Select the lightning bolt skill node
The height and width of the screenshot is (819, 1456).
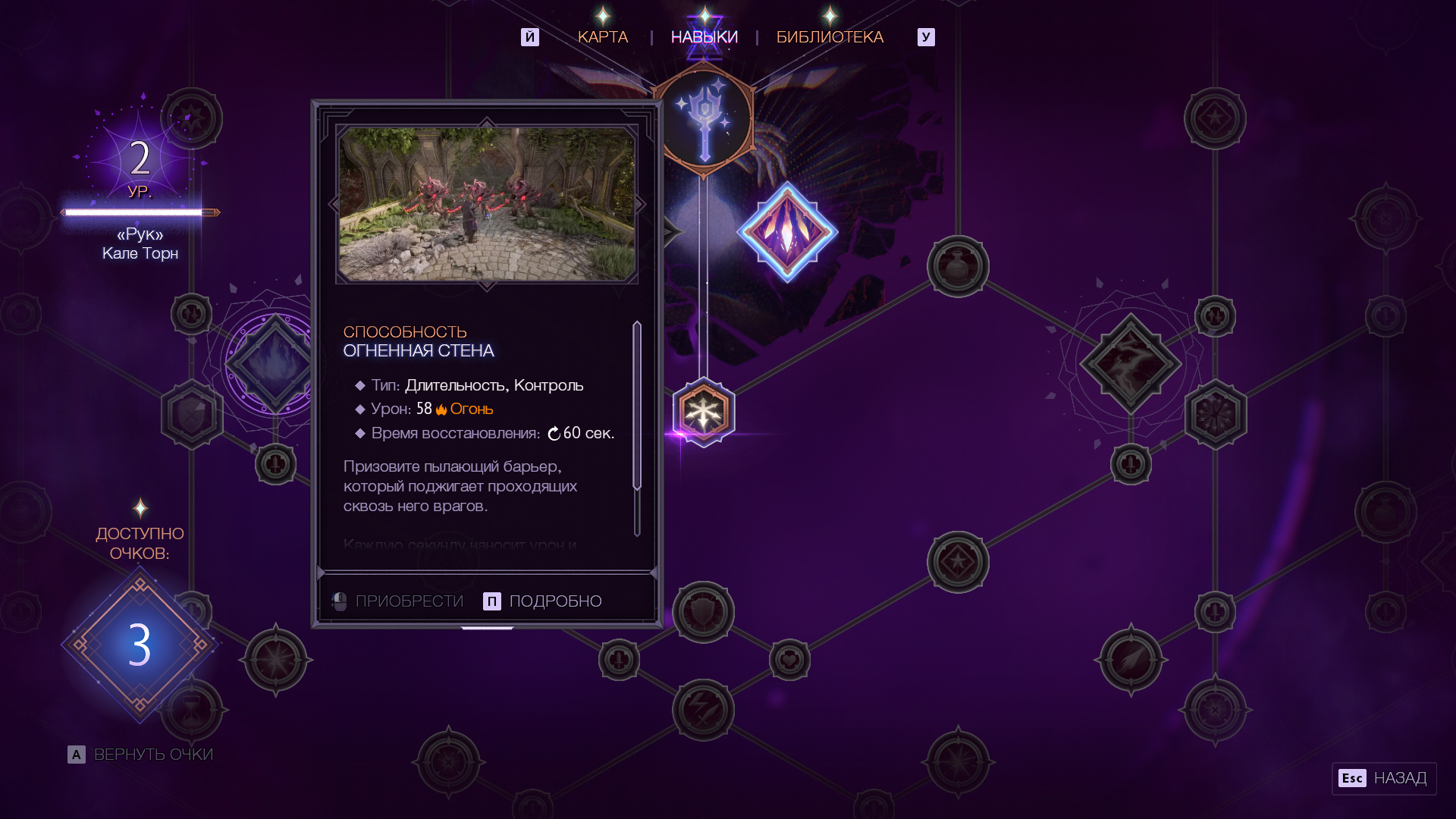pos(703,710)
